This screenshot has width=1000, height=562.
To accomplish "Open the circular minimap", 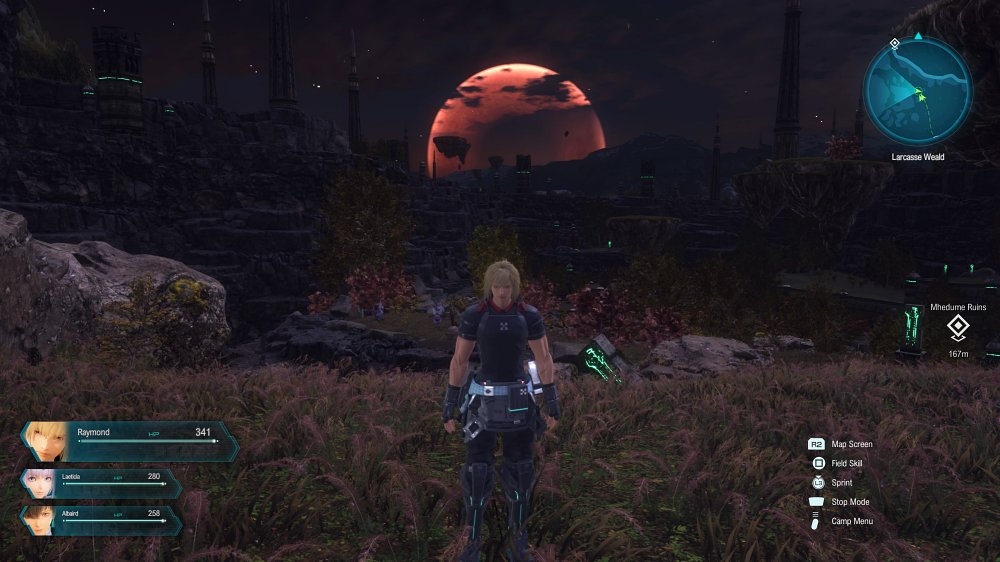I will 917,91.
